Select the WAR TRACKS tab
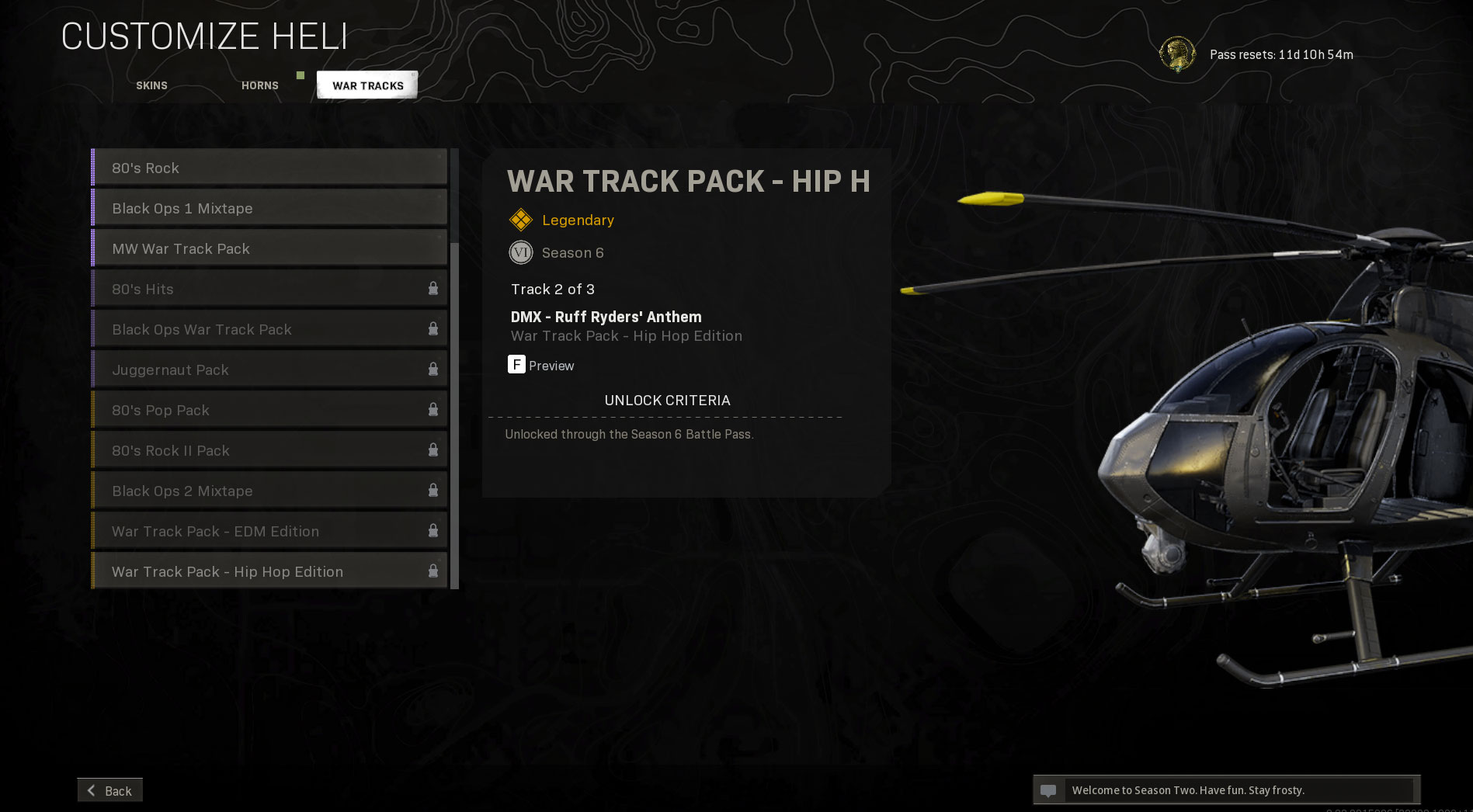This screenshot has height=812, width=1473. pyautogui.click(x=367, y=85)
